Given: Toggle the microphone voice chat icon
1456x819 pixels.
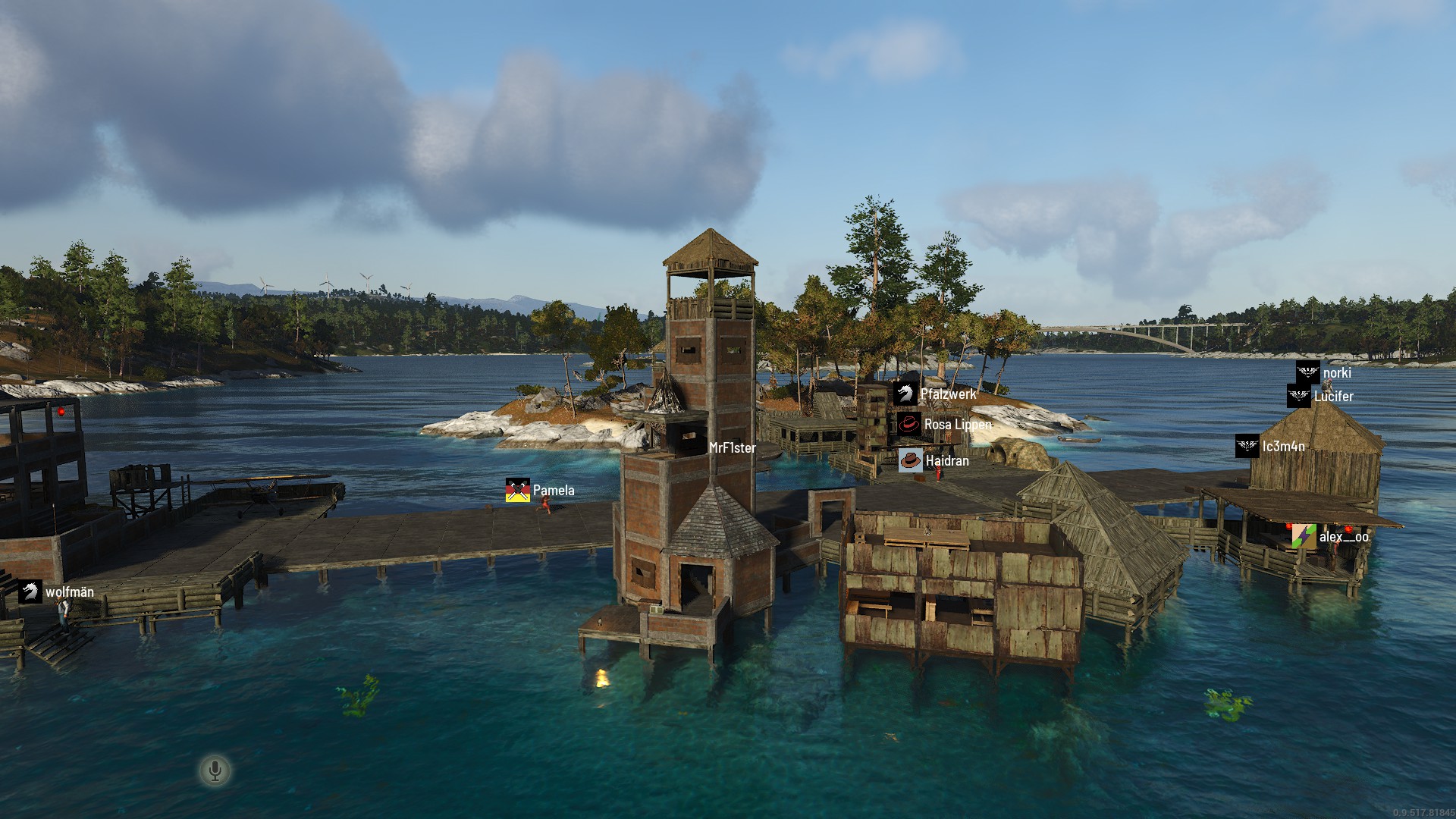Looking at the screenshot, I should (x=215, y=771).
